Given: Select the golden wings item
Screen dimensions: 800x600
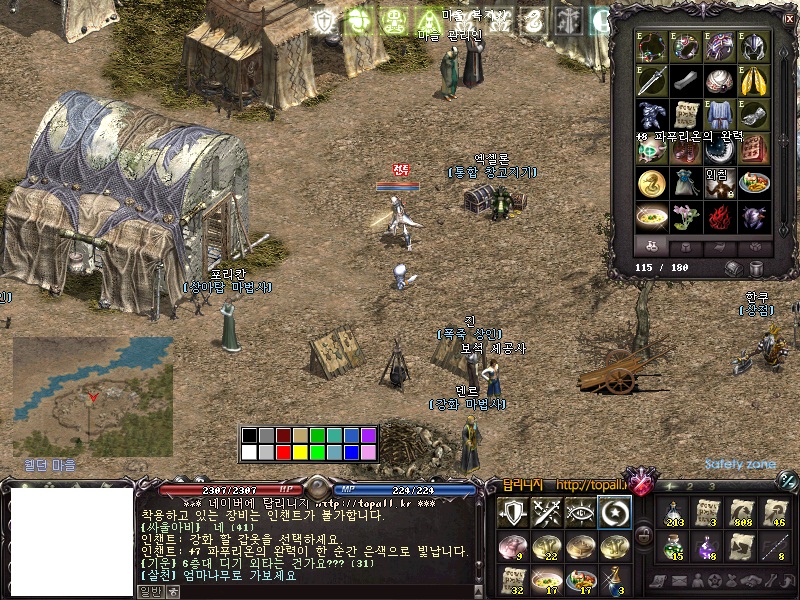Looking at the screenshot, I should (x=753, y=81).
